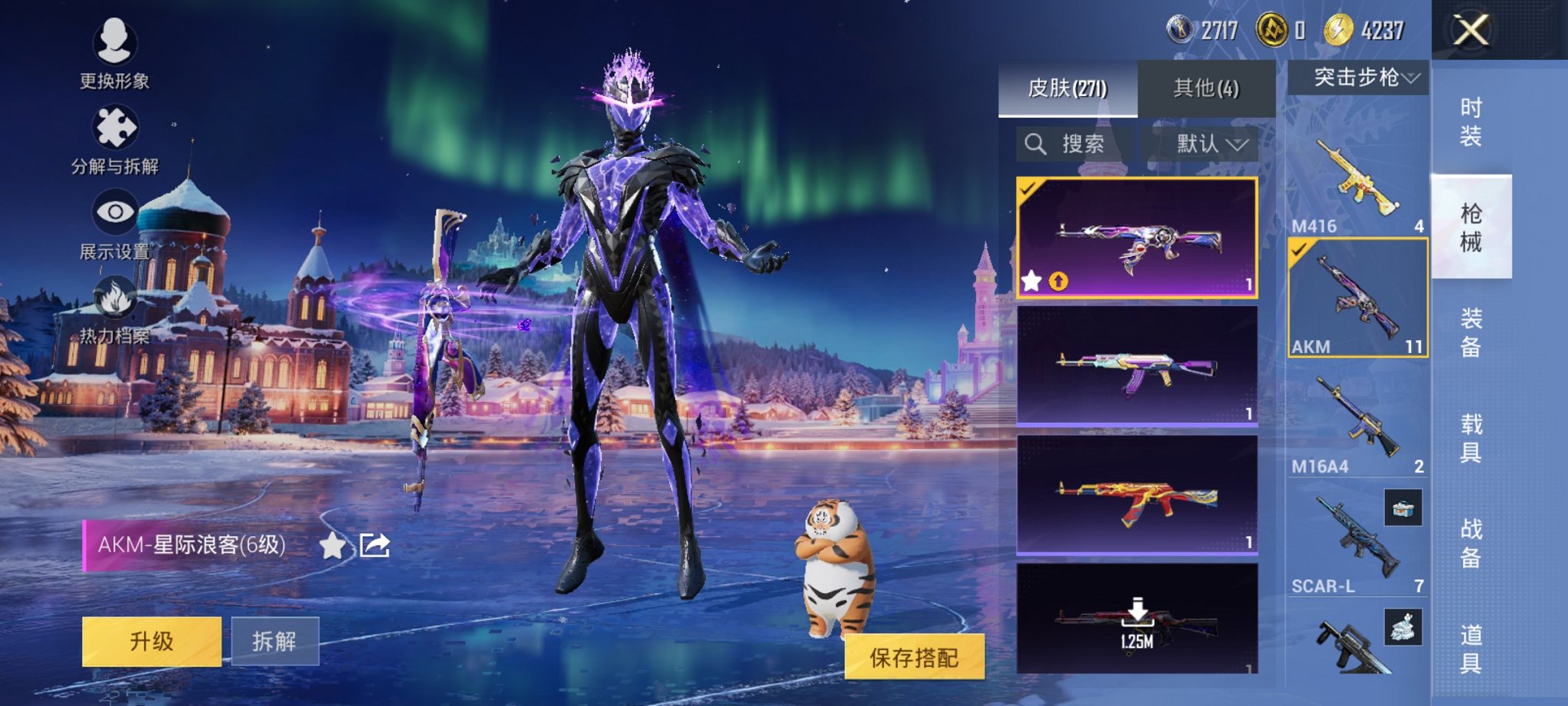The width and height of the screenshot is (1568, 706).
Task: Close the inventory with the X button
Action: (1471, 31)
